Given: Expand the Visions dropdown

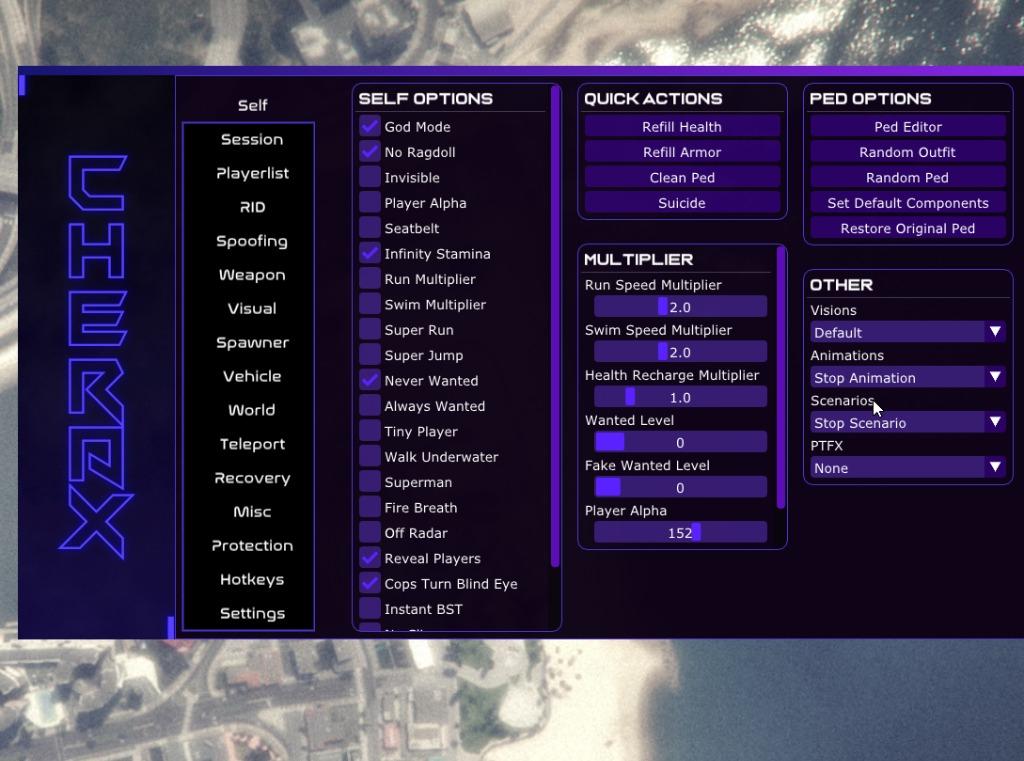Looking at the screenshot, I should point(907,332).
